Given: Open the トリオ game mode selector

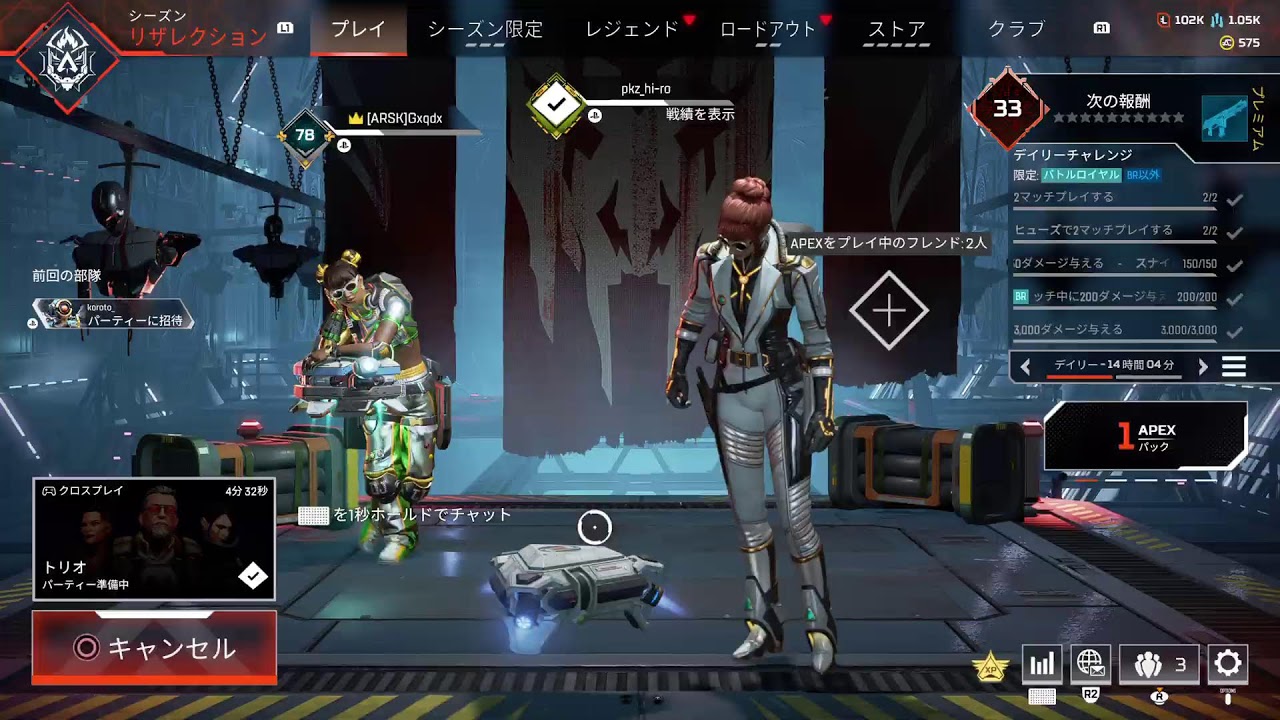Looking at the screenshot, I should tap(154, 539).
